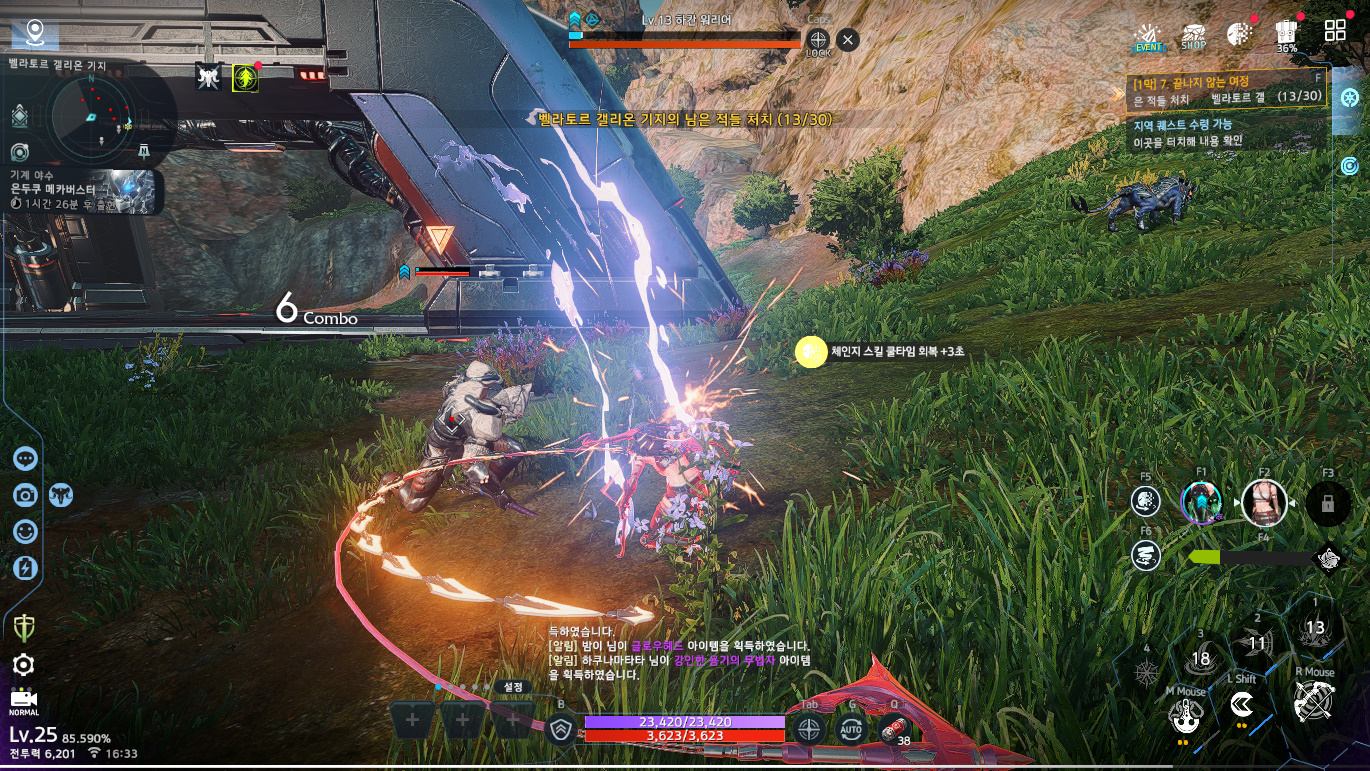
Task: Open the four-squares main menu
Action: pyautogui.click(x=1335, y=31)
